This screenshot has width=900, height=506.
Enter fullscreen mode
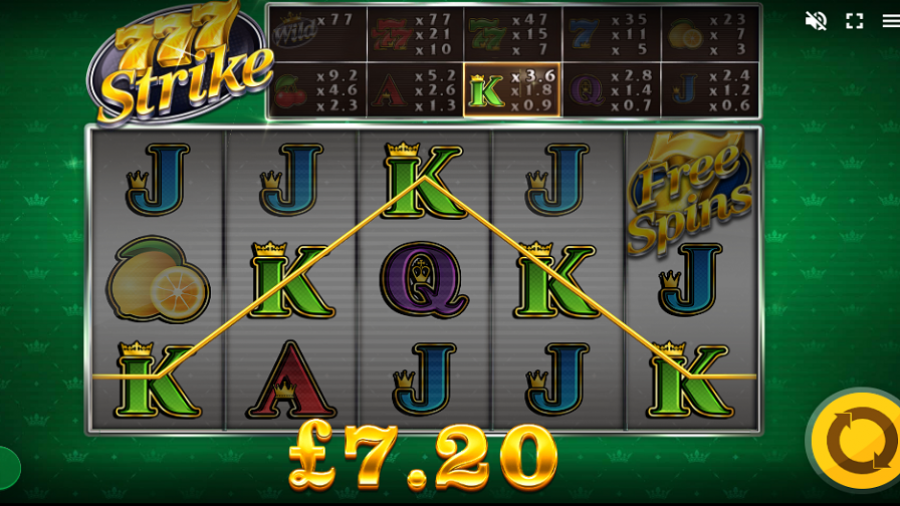[x=854, y=21]
